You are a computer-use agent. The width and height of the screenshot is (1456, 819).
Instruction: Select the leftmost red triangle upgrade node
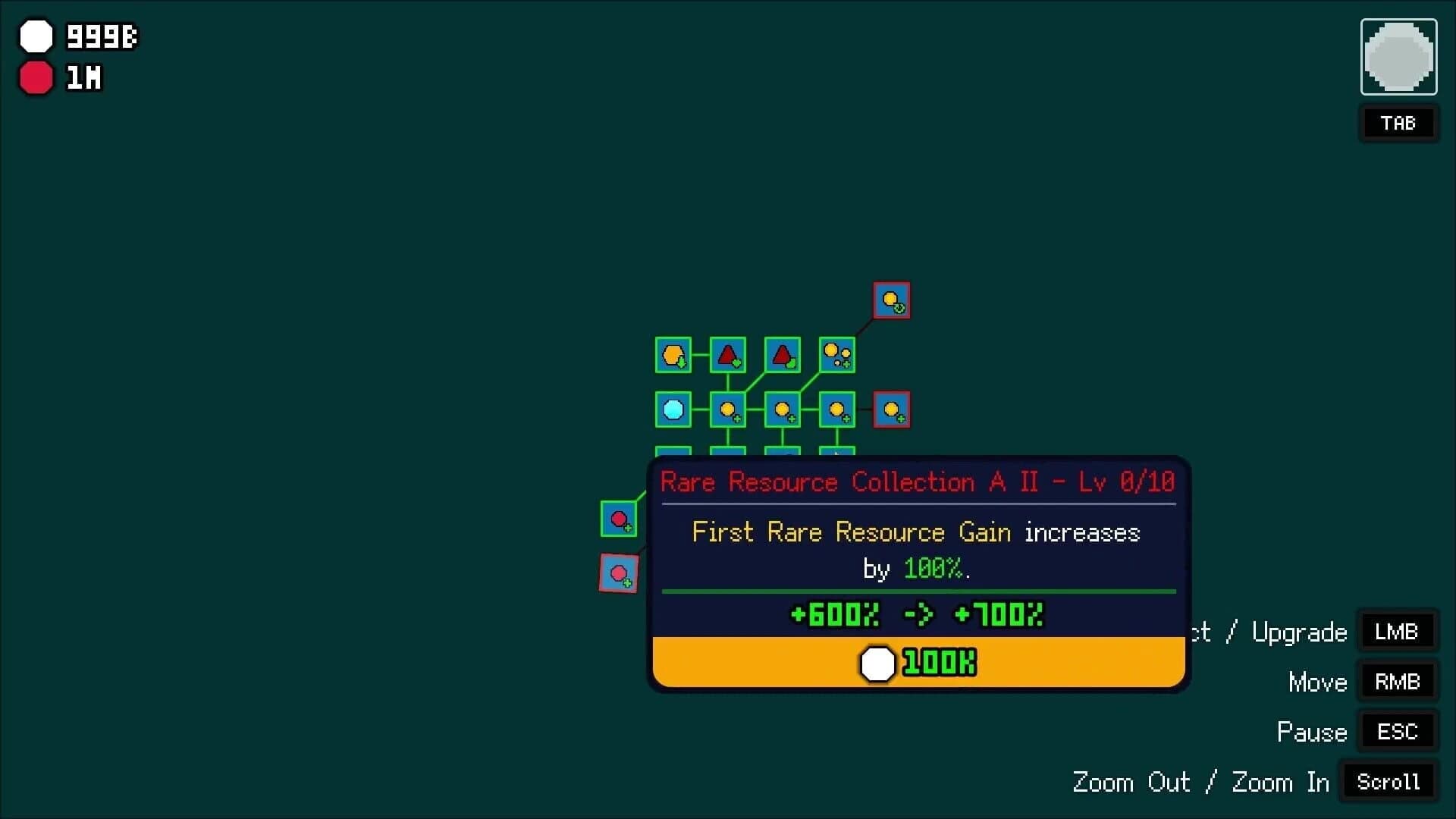click(729, 355)
